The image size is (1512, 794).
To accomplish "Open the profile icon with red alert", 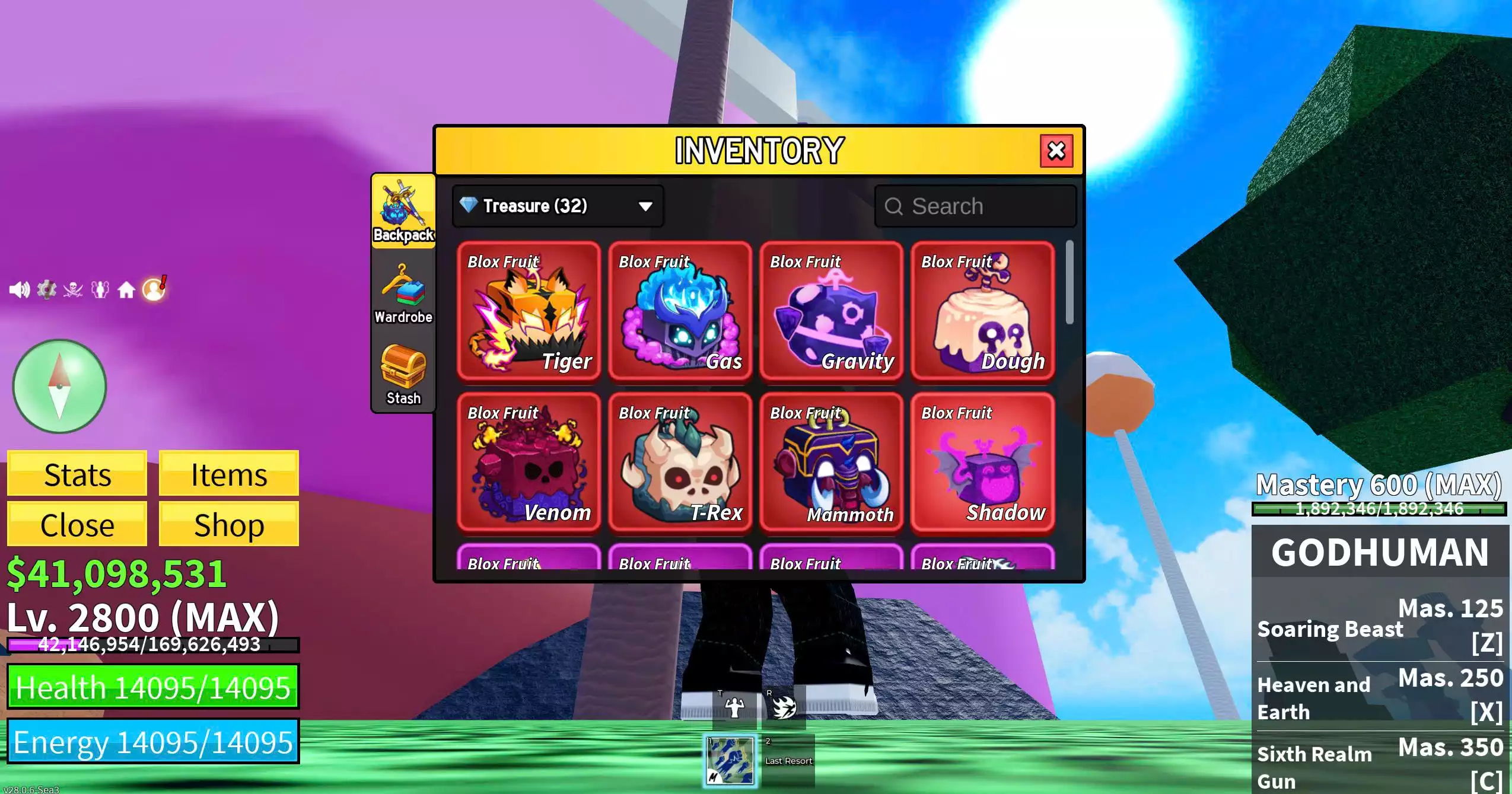I will click(x=153, y=289).
